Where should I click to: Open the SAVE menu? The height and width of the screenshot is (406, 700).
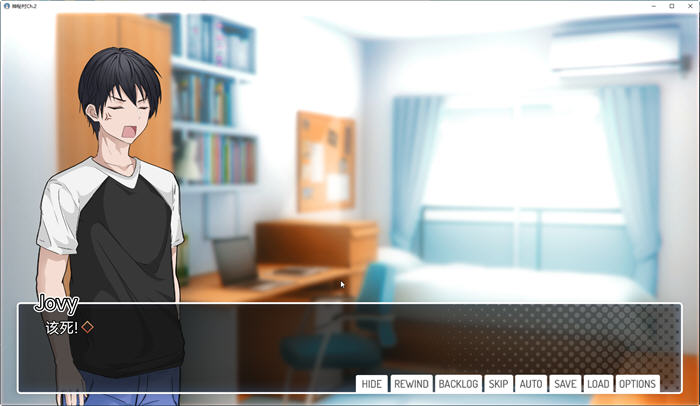(565, 384)
